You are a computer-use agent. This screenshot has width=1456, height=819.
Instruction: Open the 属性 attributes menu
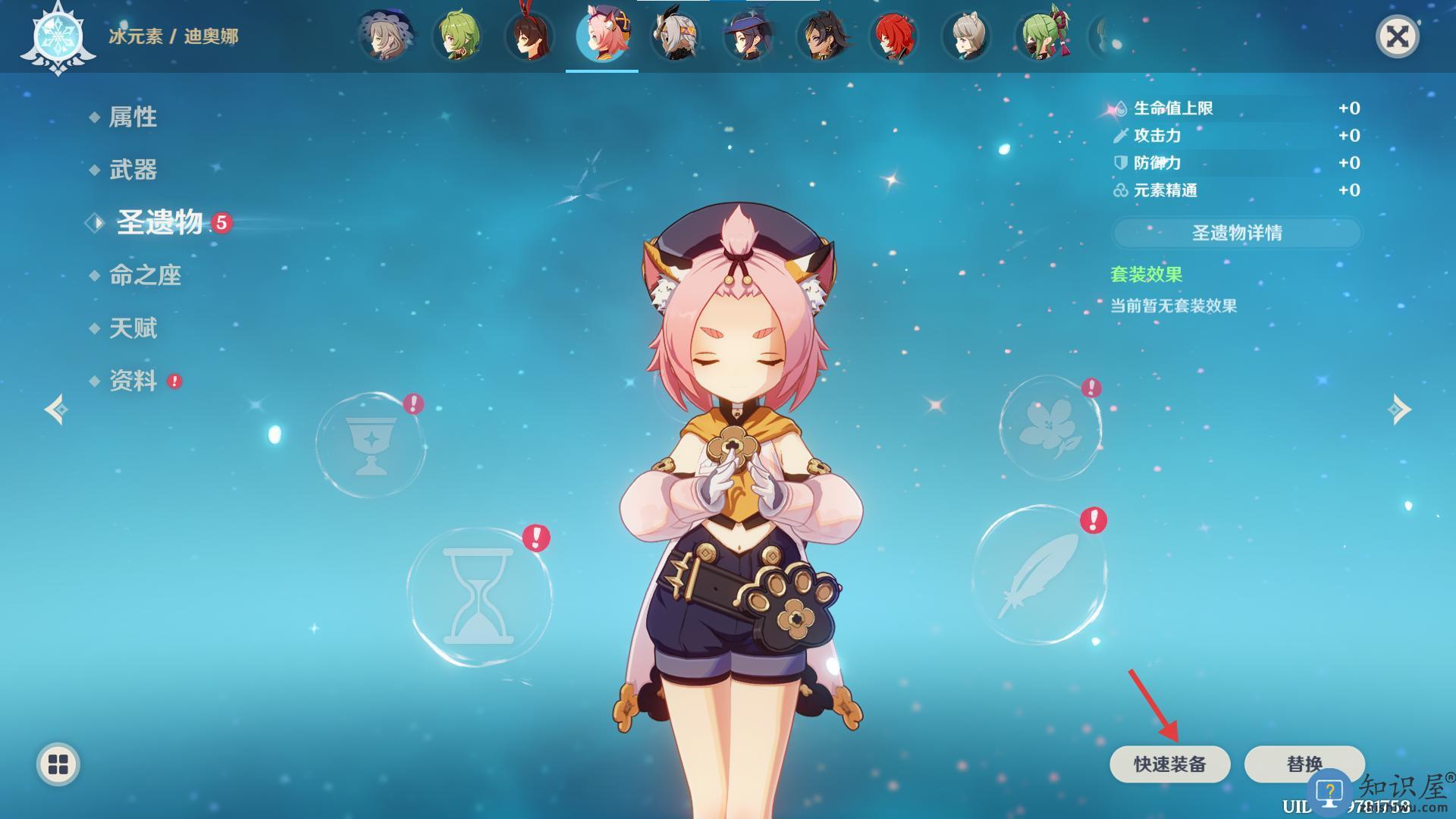pos(133,117)
